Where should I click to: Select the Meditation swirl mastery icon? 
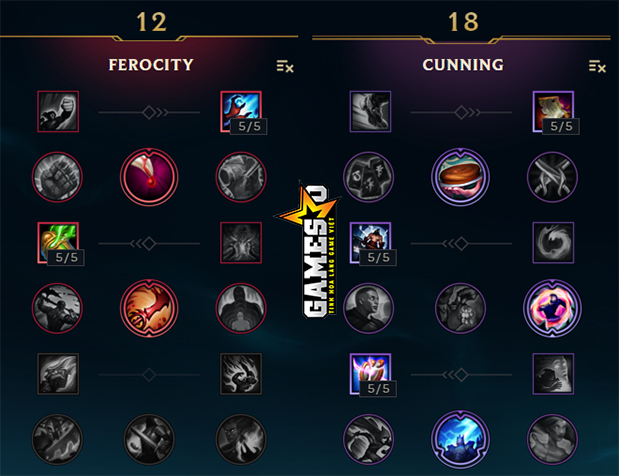pos(552,242)
